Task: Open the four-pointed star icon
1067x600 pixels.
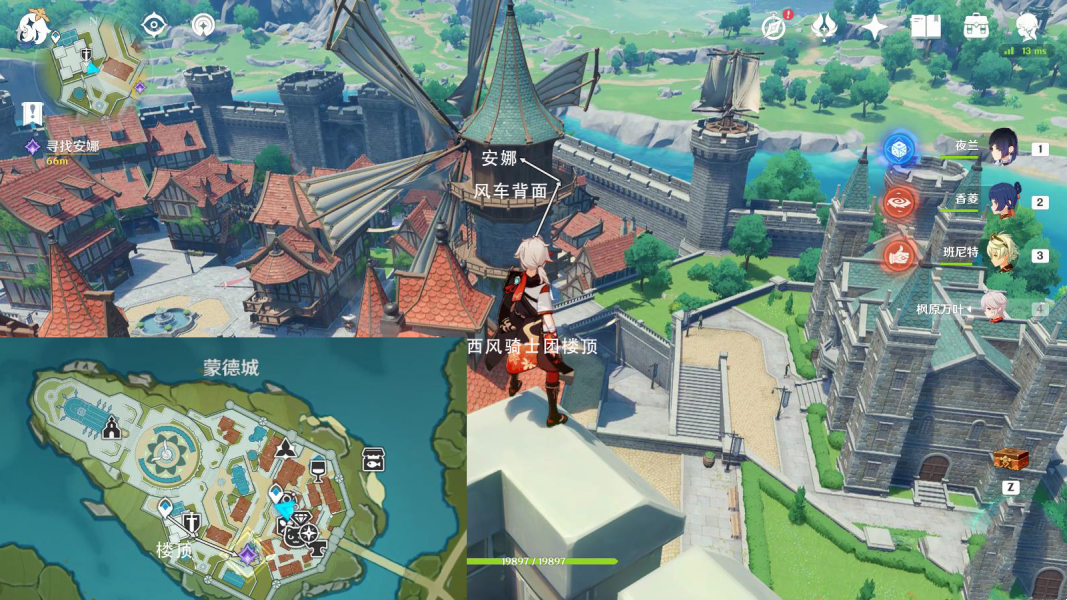Action: (x=875, y=27)
